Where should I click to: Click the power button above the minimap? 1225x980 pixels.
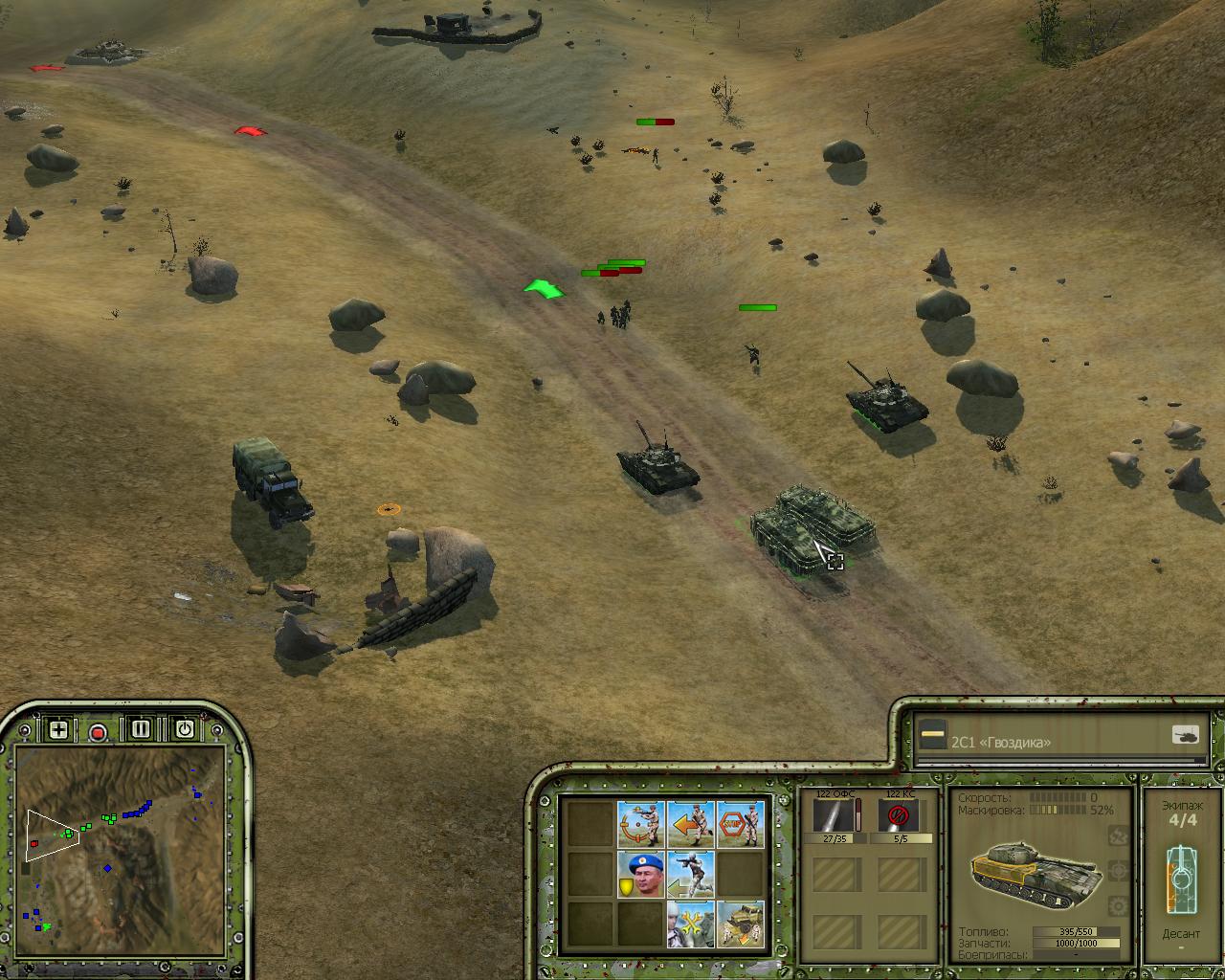[x=184, y=729]
